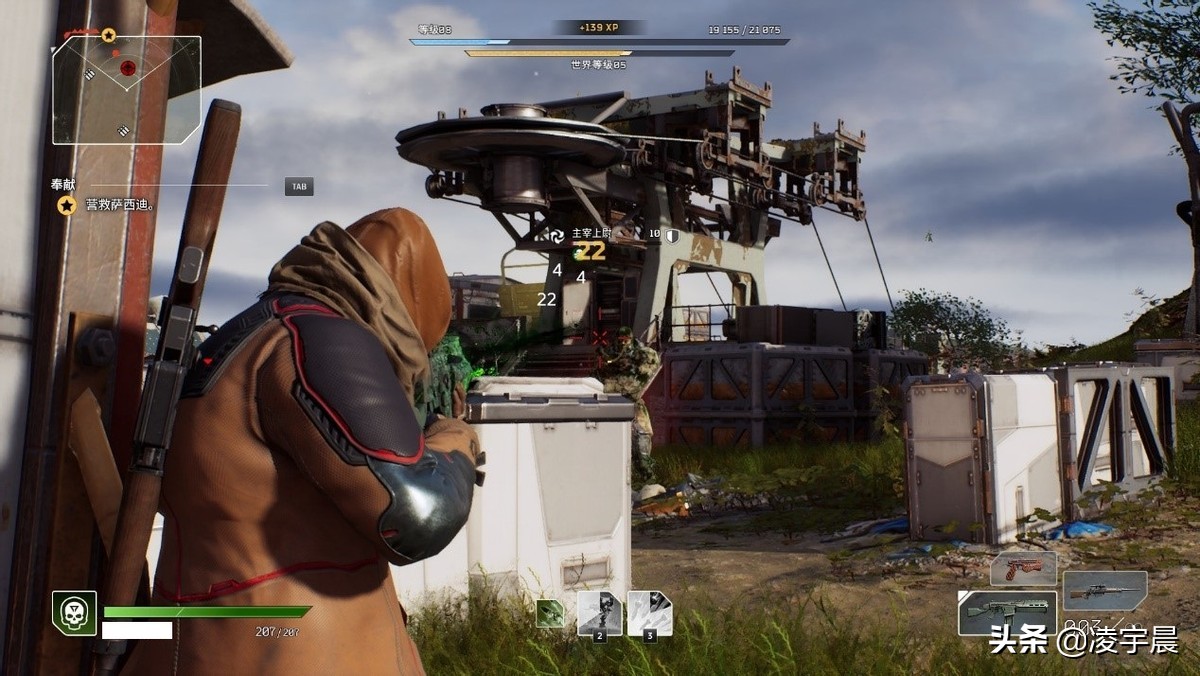
Task: Equip the scoped sniper rifle
Action: [1104, 591]
